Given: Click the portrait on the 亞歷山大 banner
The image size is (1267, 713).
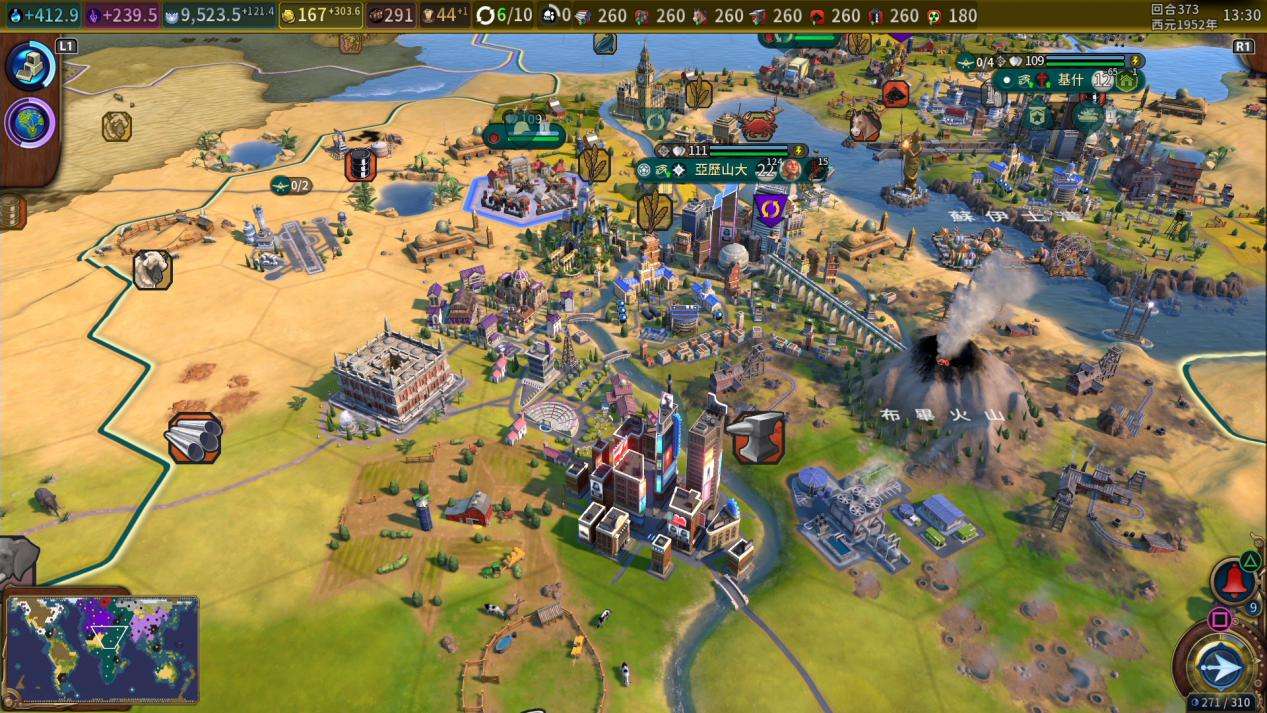Looking at the screenshot, I should 792,170.
